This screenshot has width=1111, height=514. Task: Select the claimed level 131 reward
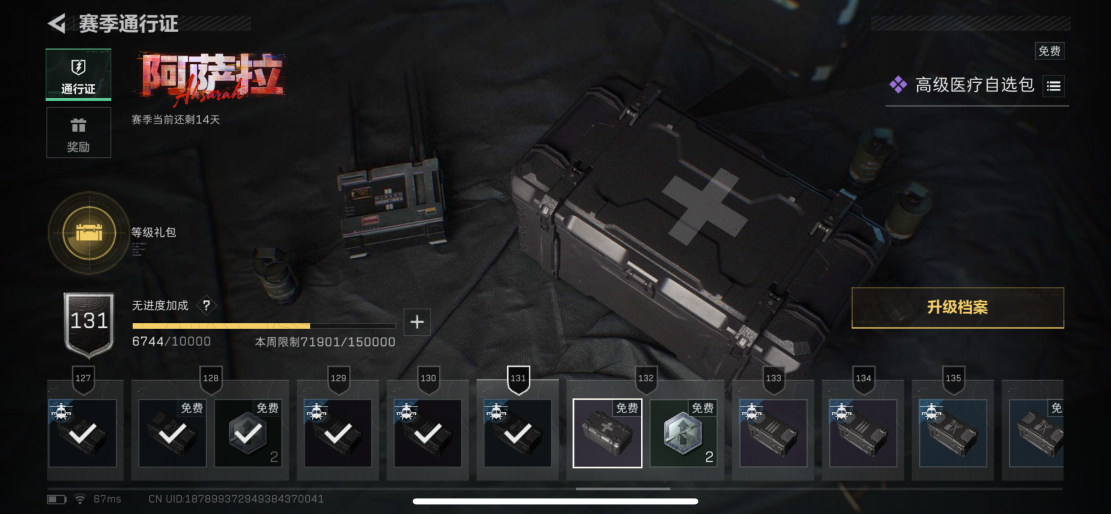click(518, 433)
